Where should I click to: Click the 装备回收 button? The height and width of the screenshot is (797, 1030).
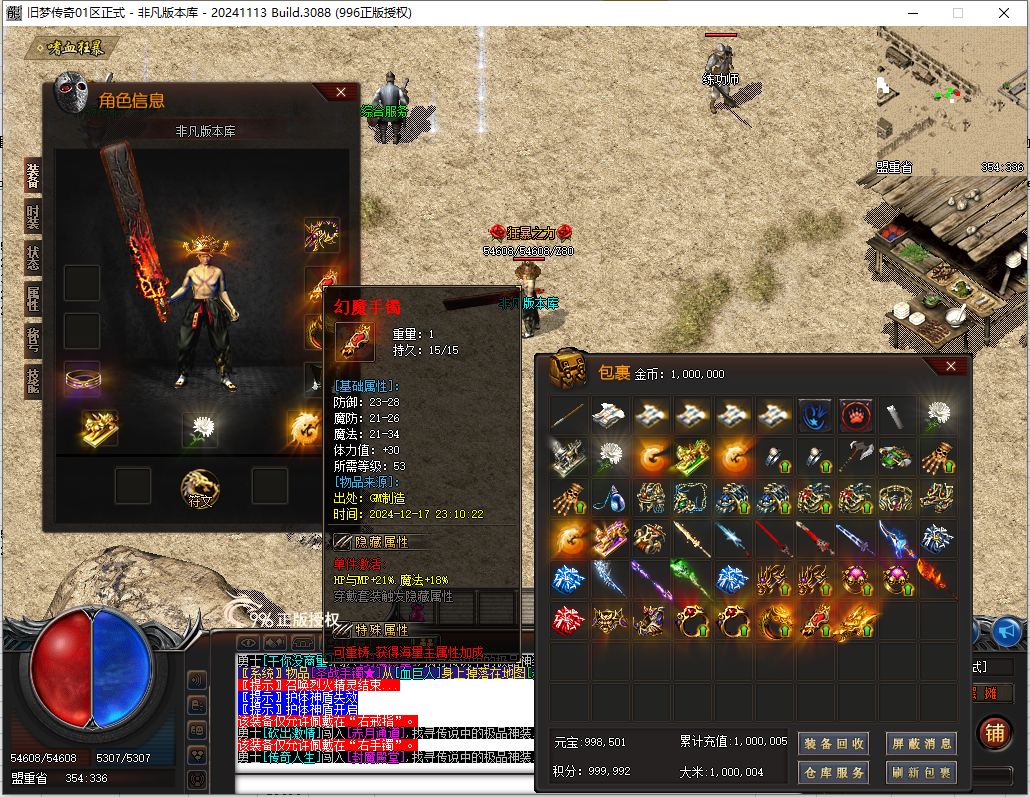click(x=832, y=743)
